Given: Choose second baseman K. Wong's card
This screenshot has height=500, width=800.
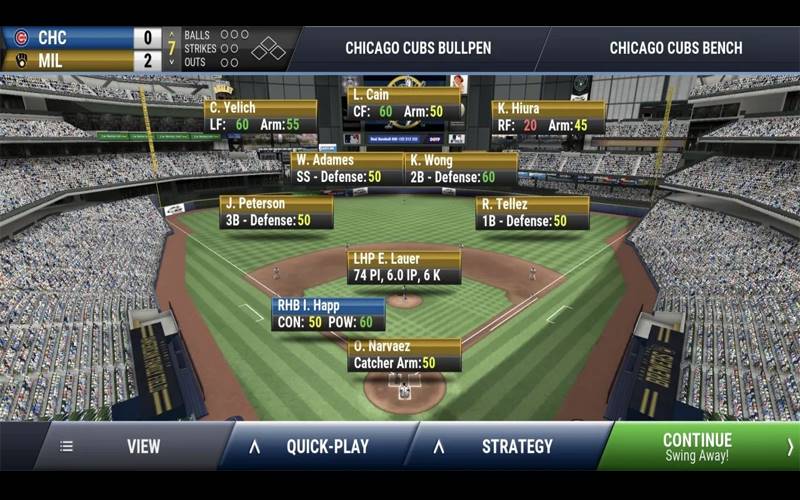Looking at the screenshot, I should pos(461,169).
